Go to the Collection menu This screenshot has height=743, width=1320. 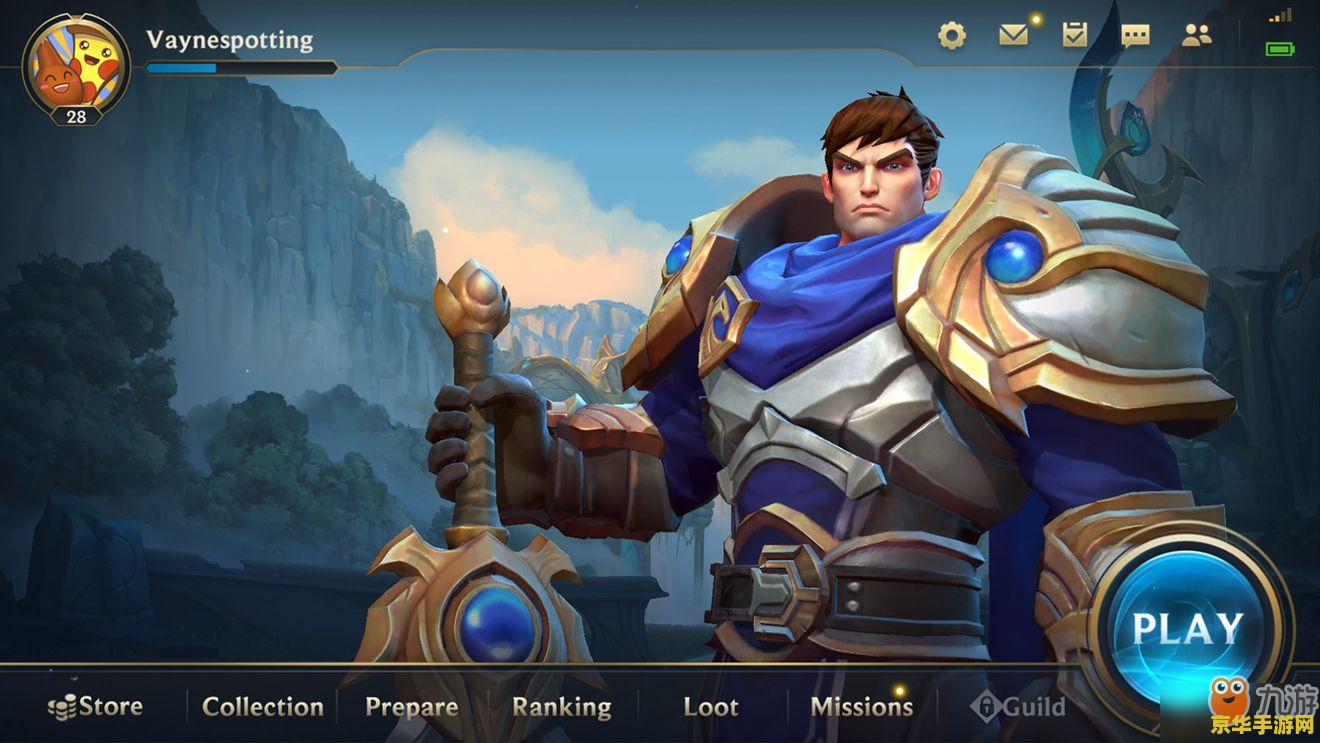coord(263,707)
